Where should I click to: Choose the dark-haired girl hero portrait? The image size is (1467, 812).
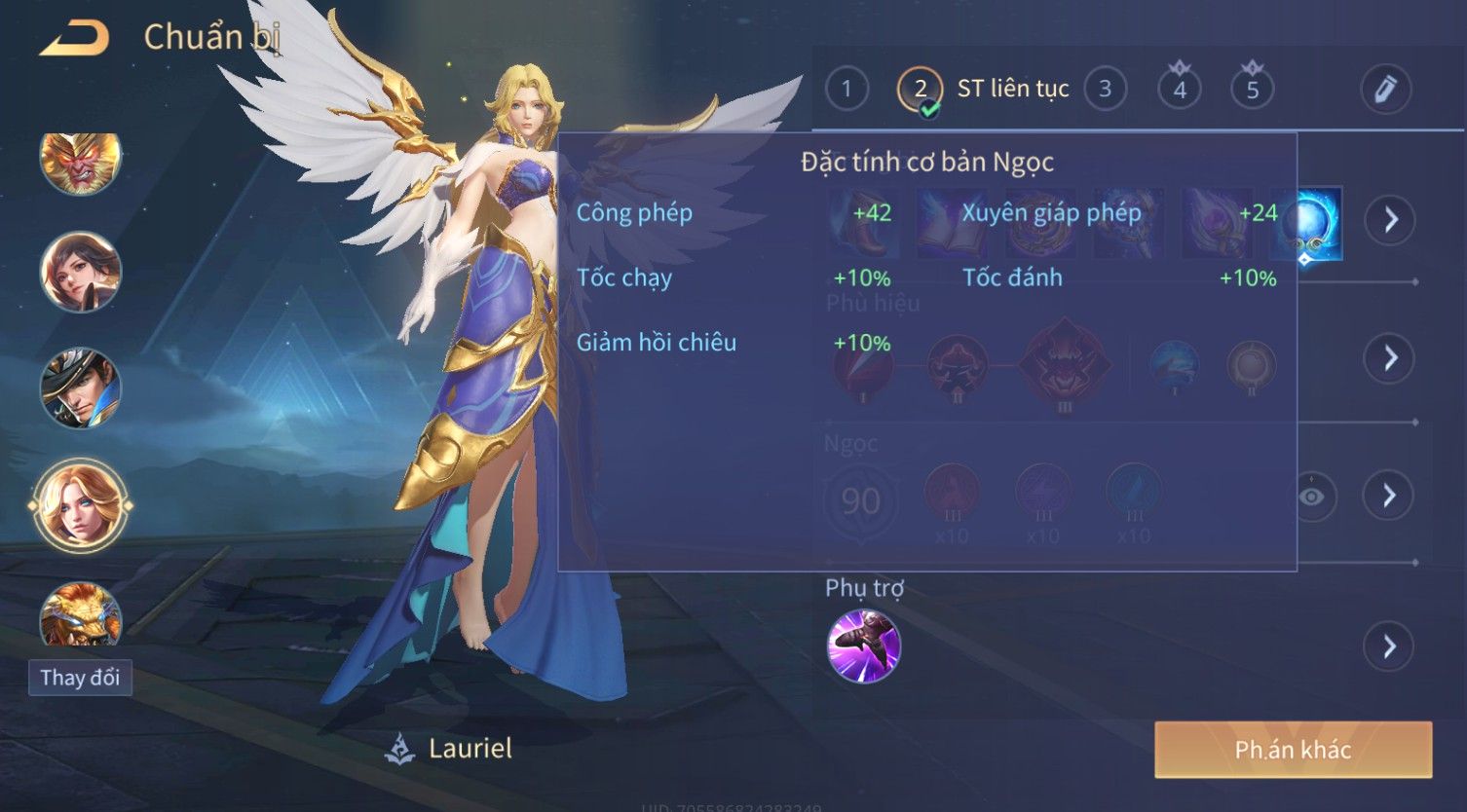point(81,272)
